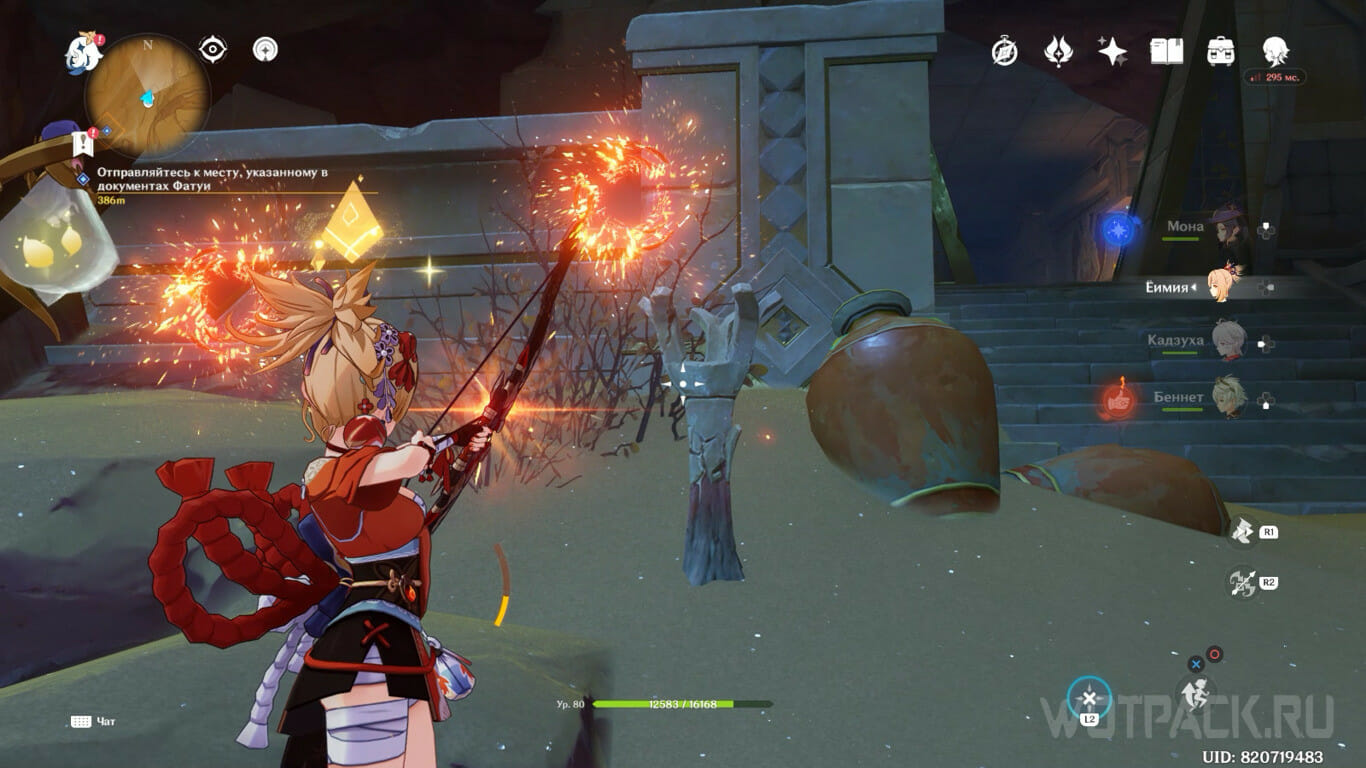Open the Adventurer Handbook book icon
The image size is (1366, 768).
1166,52
